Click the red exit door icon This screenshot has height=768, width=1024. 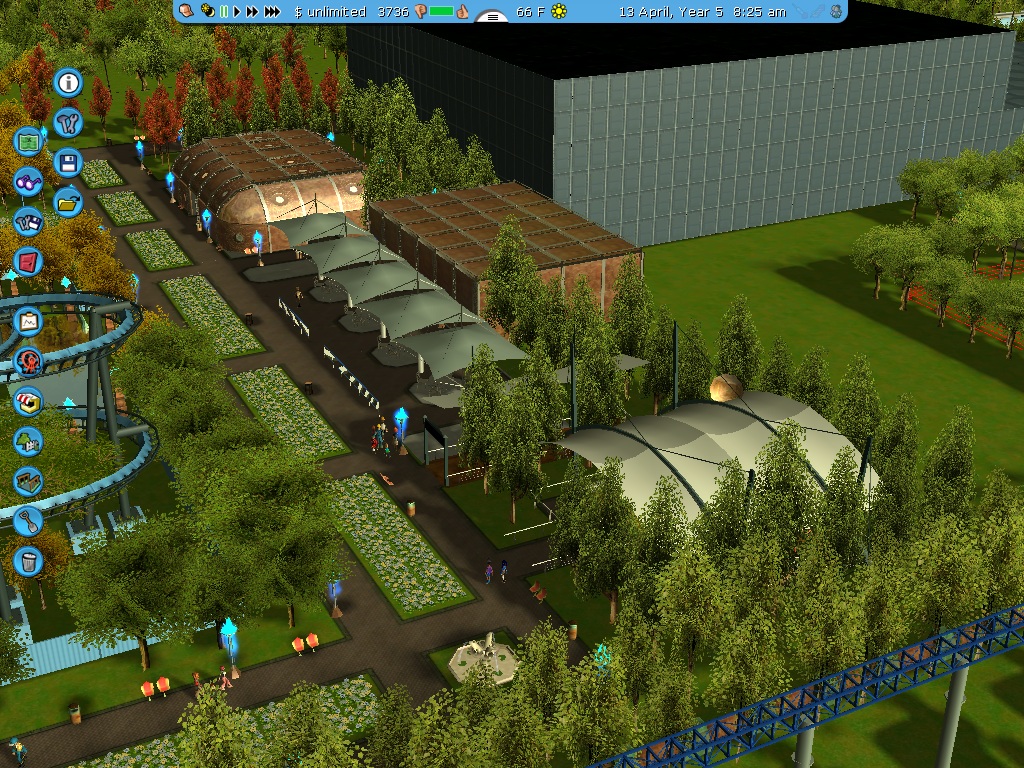point(28,262)
